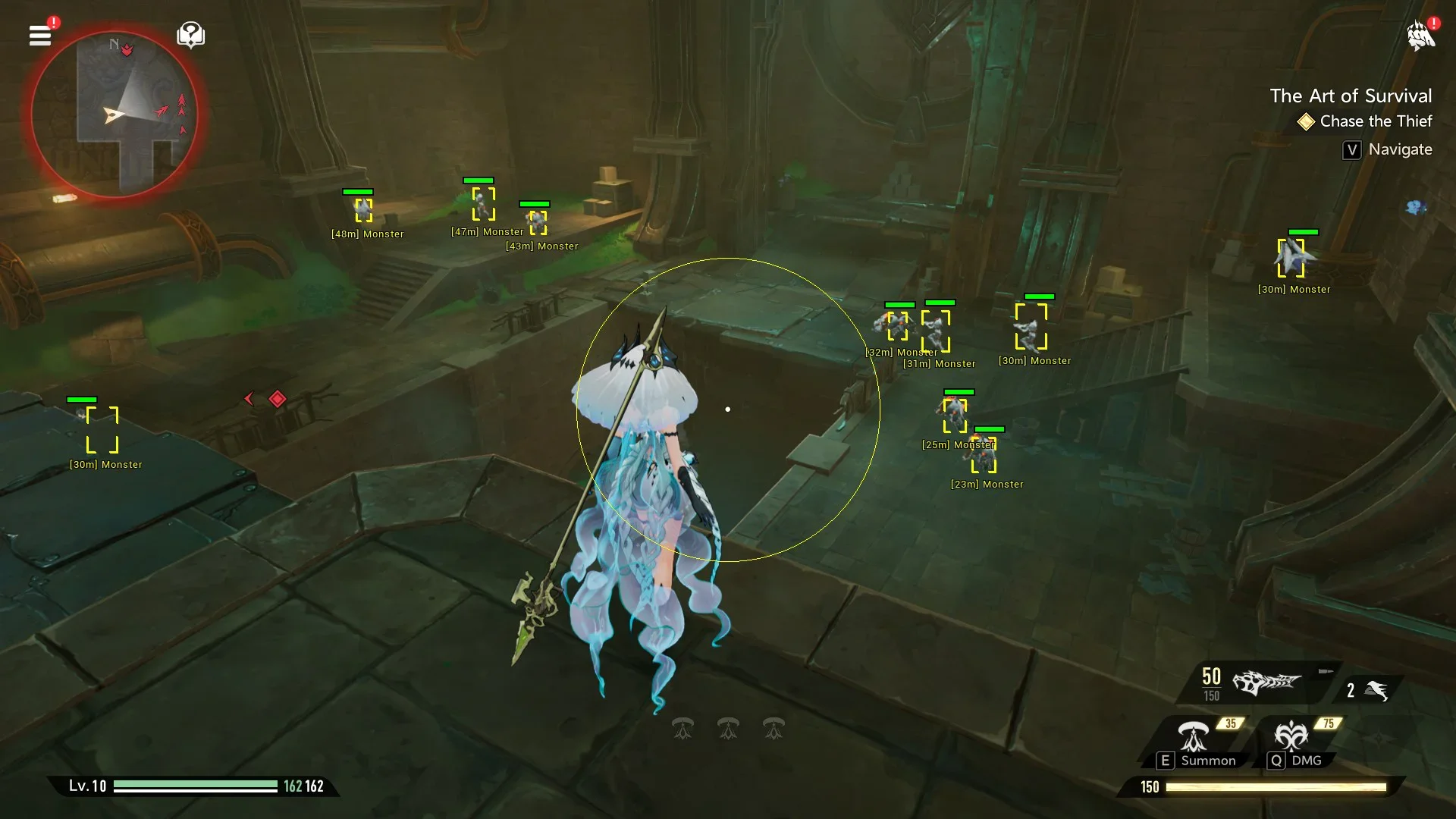Open the help guide question-mark icon
Viewport: 1456px width, 819px height.
coord(190,35)
